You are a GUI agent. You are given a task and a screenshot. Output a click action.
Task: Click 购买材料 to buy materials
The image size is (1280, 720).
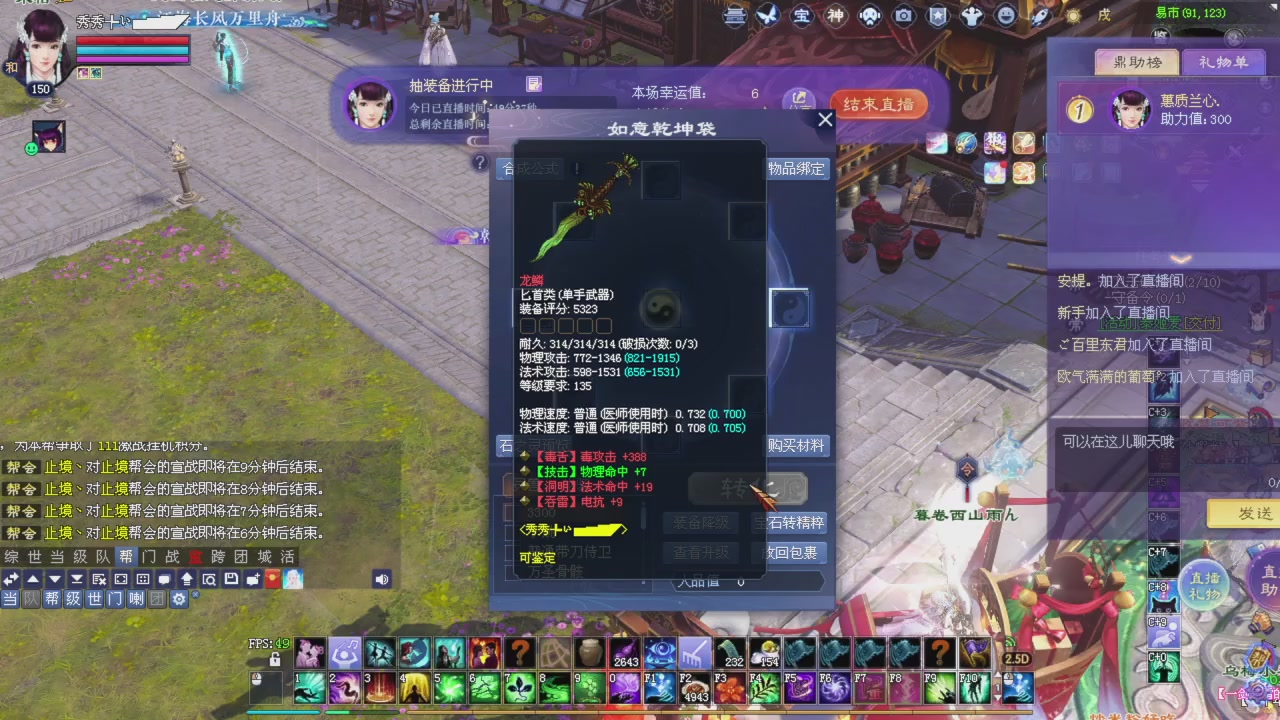point(799,446)
